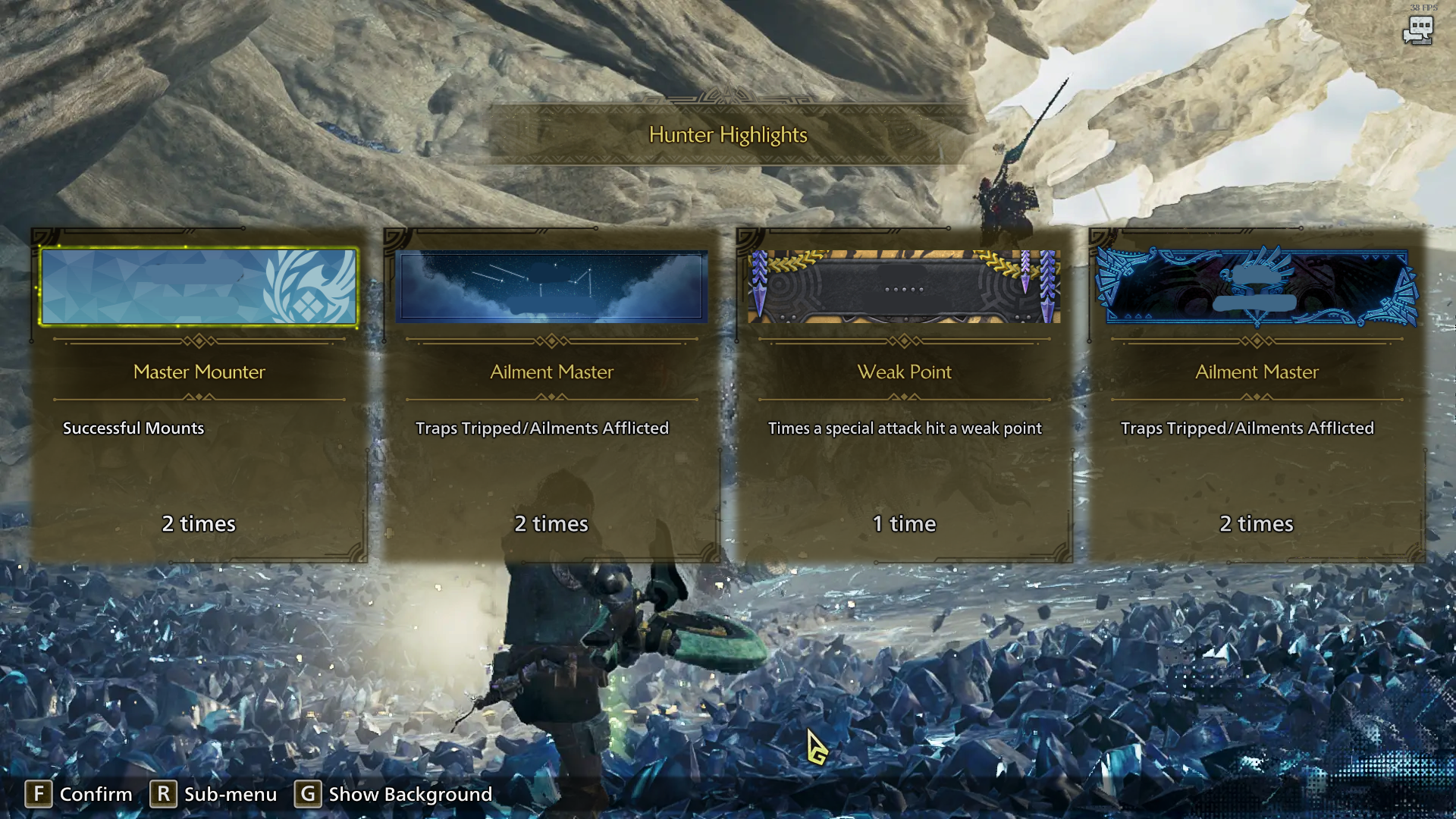1456x819 pixels.
Task: Click the F key Confirm prompt icon
Action: point(39,794)
